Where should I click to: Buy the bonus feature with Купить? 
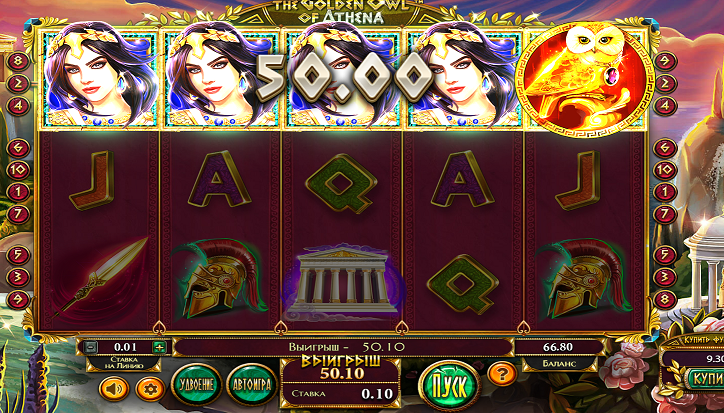(x=704, y=379)
